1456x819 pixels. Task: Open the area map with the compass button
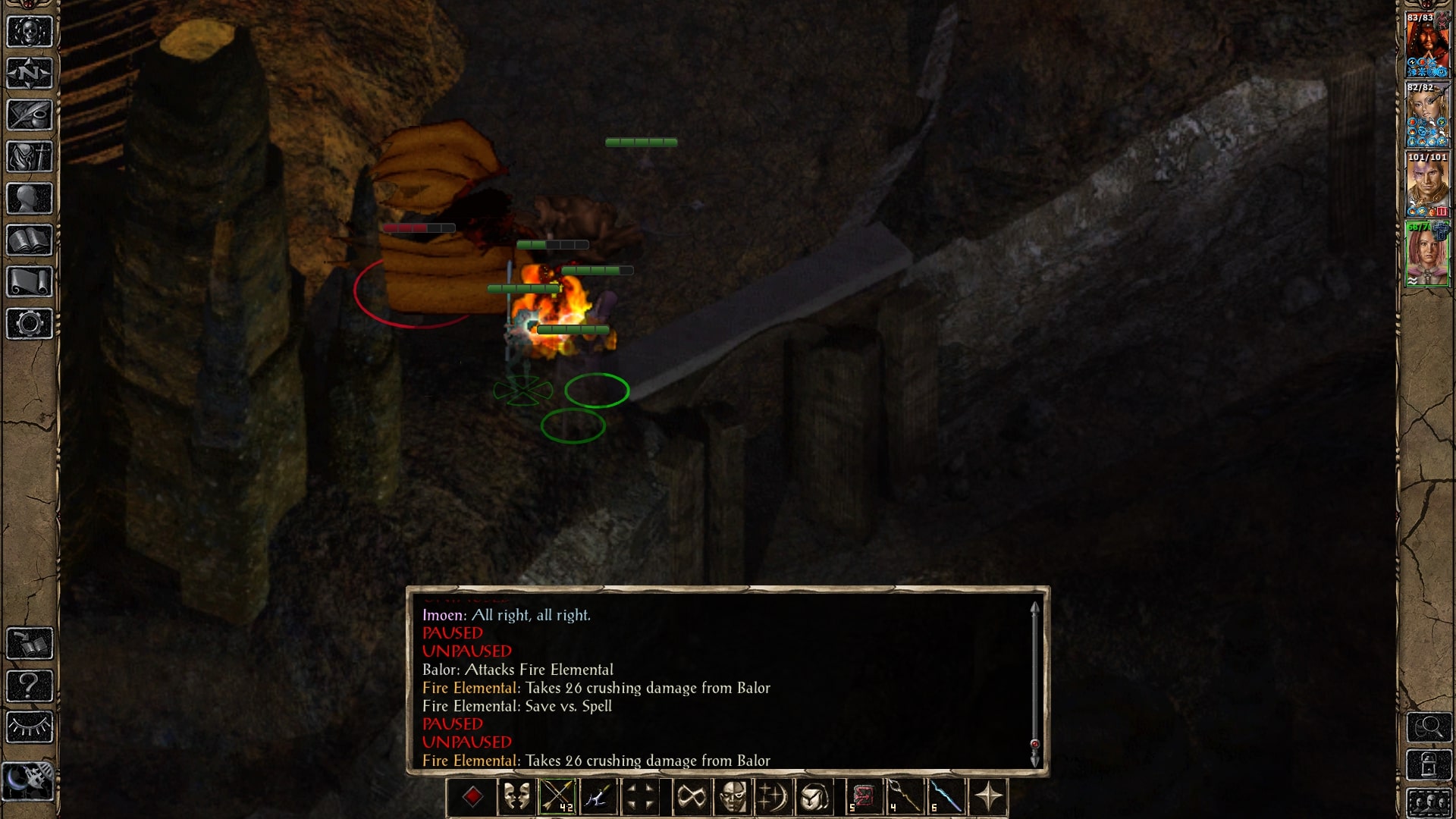pos(30,74)
